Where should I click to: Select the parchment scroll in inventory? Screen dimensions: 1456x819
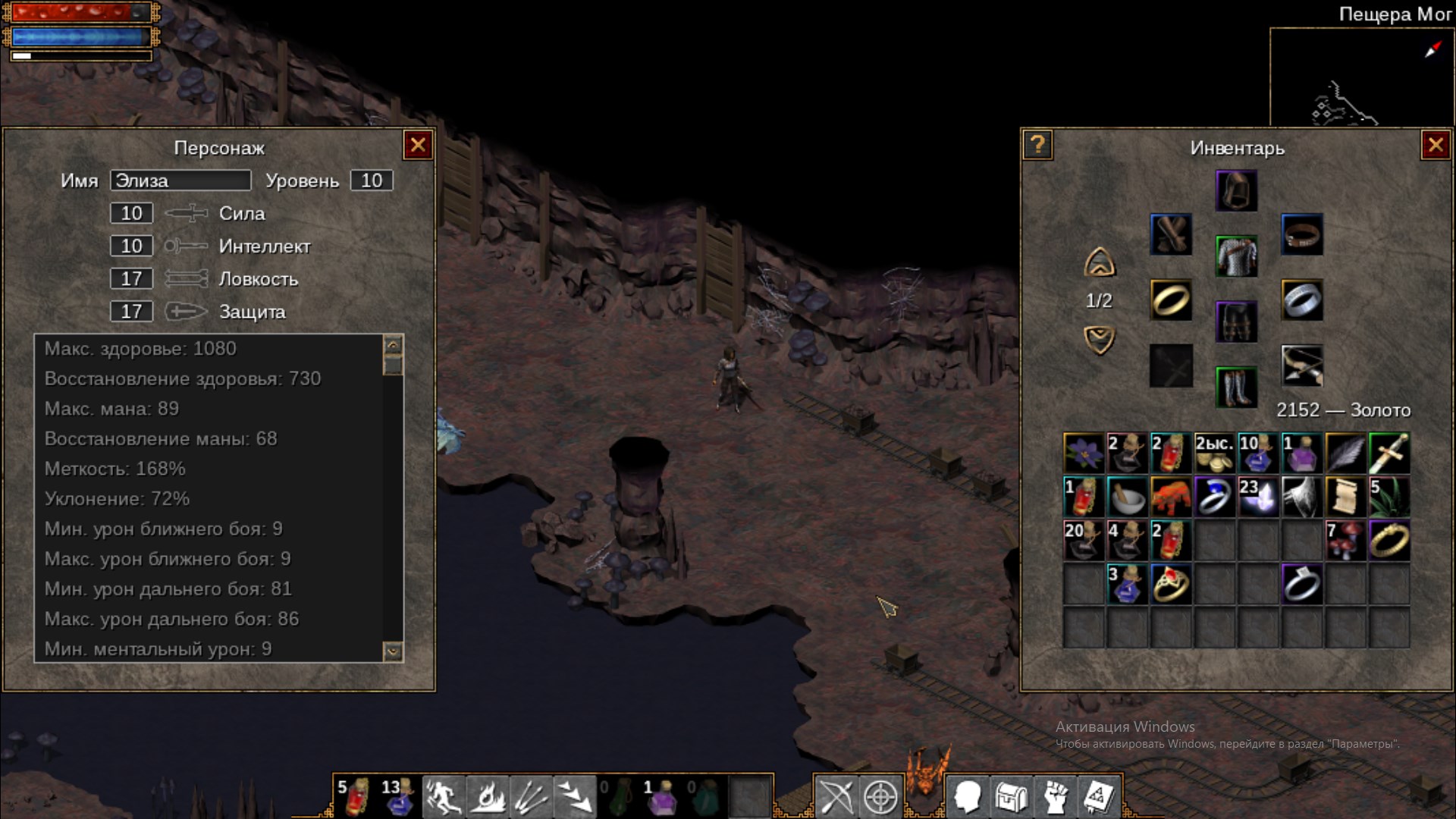point(1345,497)
